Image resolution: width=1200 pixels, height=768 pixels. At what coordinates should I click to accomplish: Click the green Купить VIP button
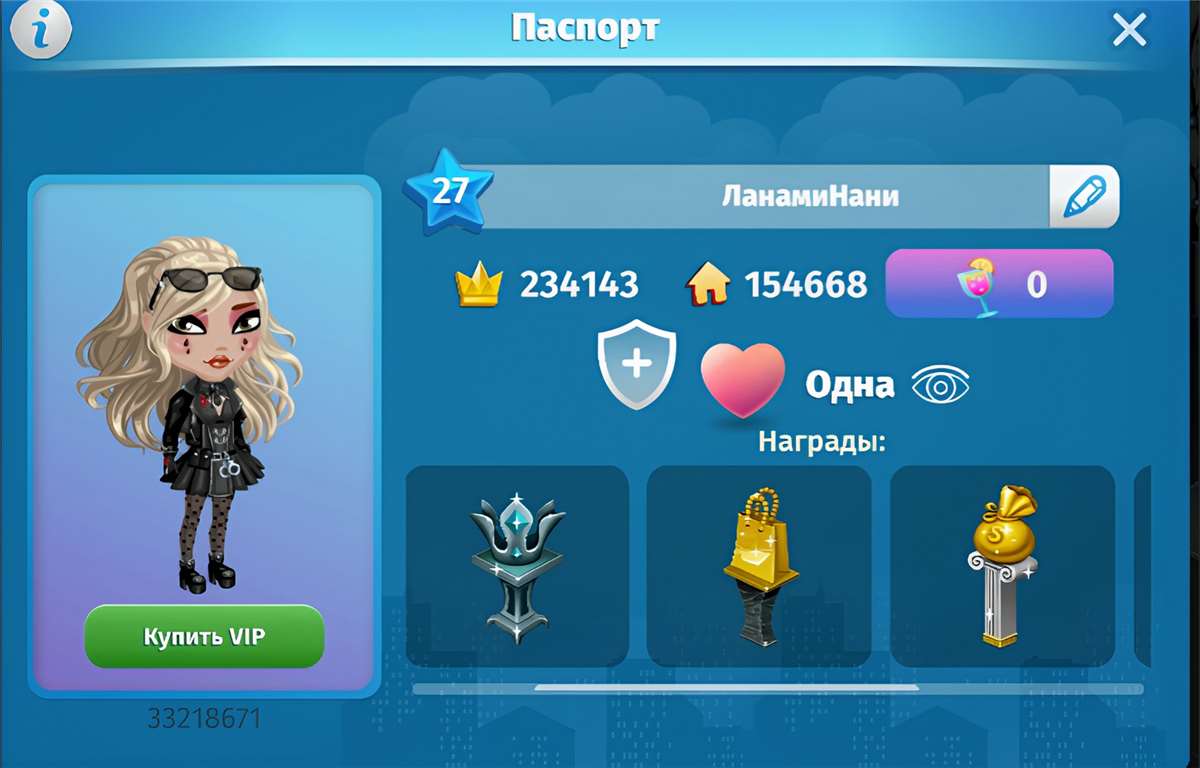pyautogui.click(x=204, y=636)
